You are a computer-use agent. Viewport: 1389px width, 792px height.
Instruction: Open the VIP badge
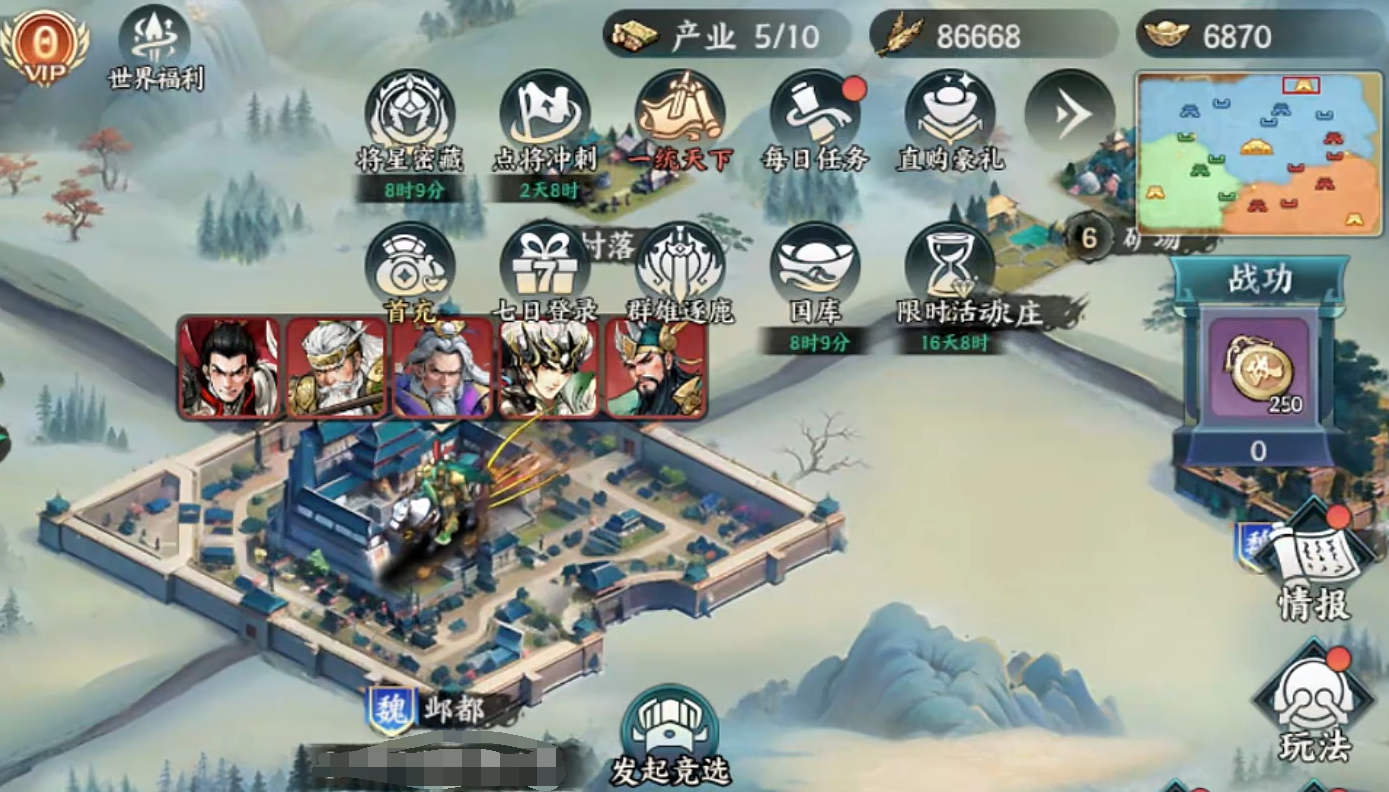(44, 45)
